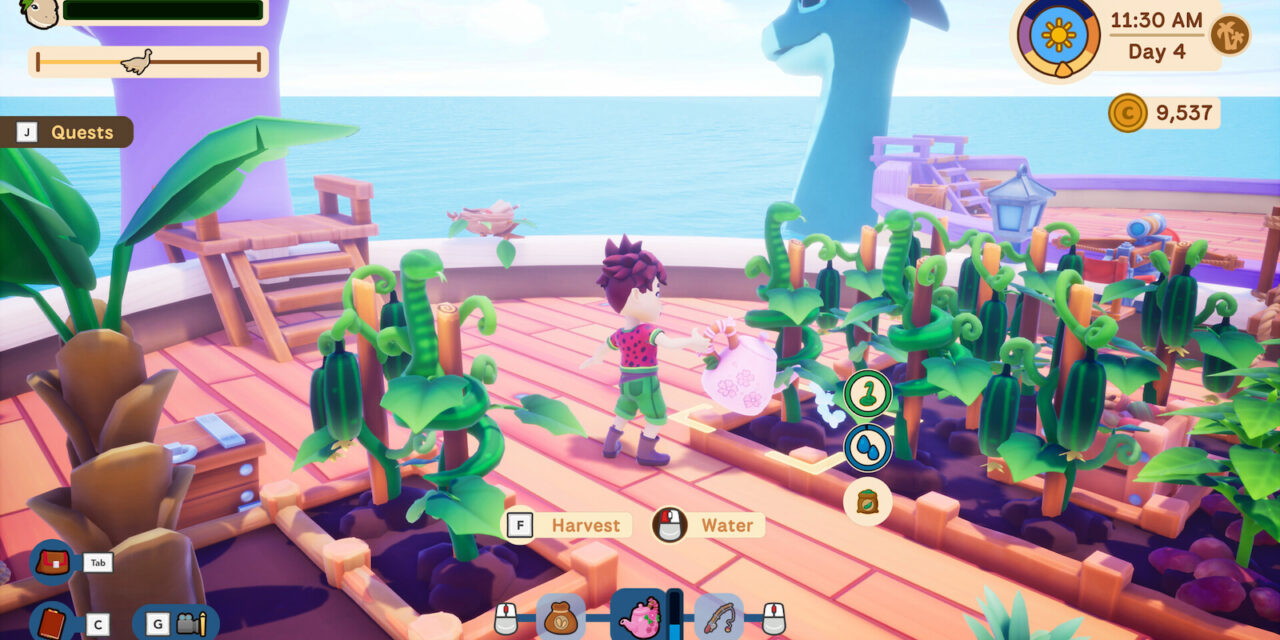
Task: Select the fishing rod hotbar slot
Action: [x=718, y=616]
